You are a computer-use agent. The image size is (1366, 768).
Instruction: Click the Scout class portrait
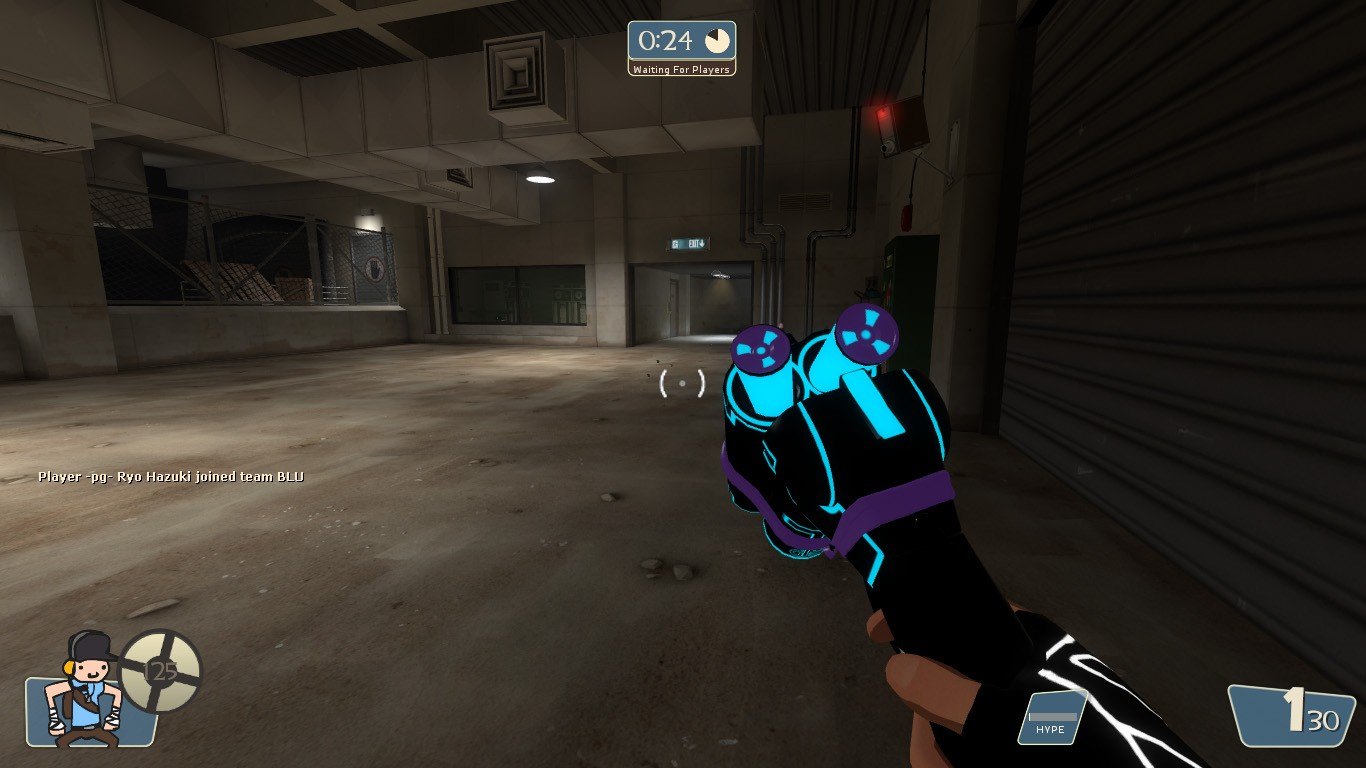coord(88,692)
